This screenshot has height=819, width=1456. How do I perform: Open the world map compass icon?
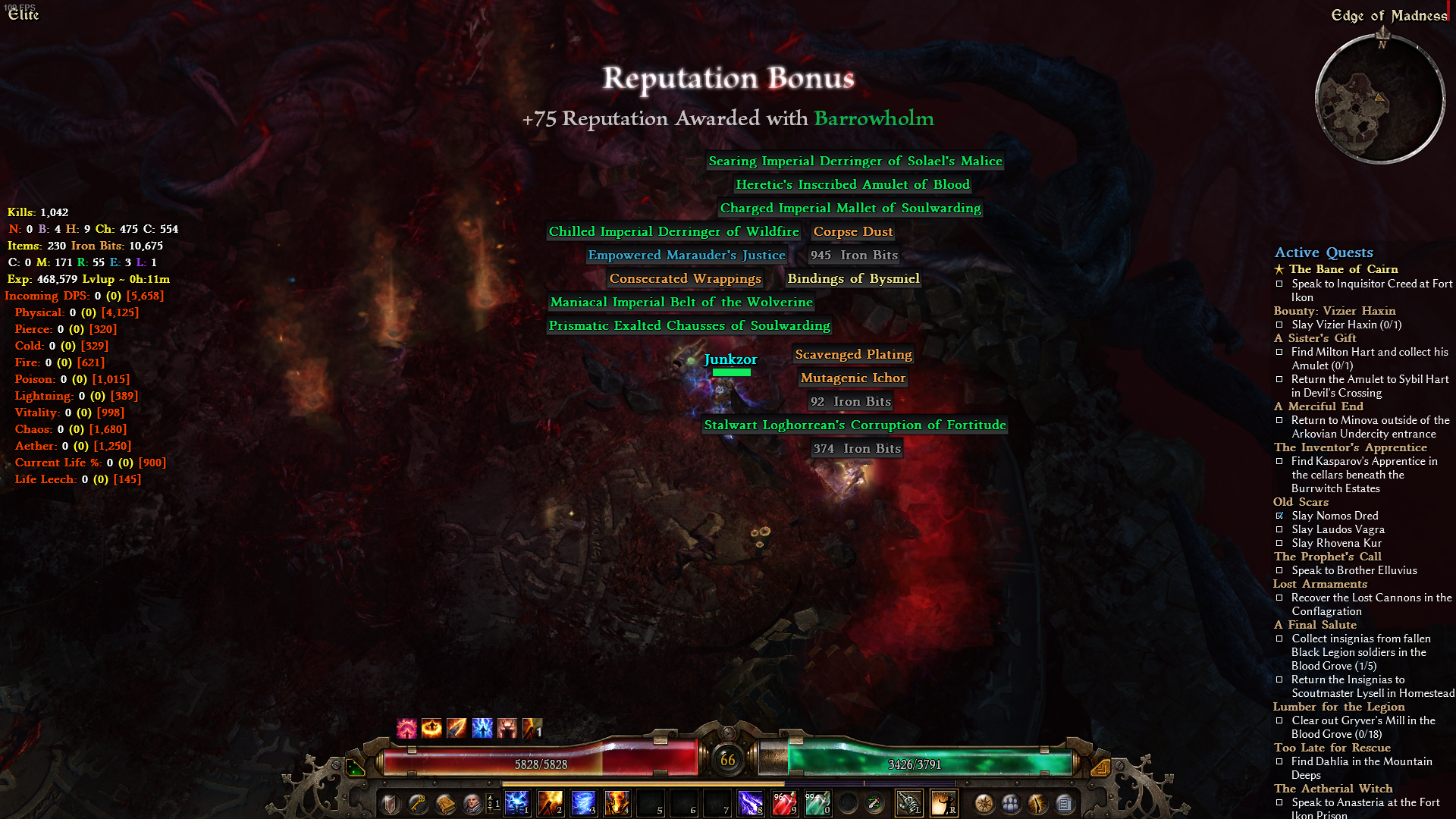984,802
